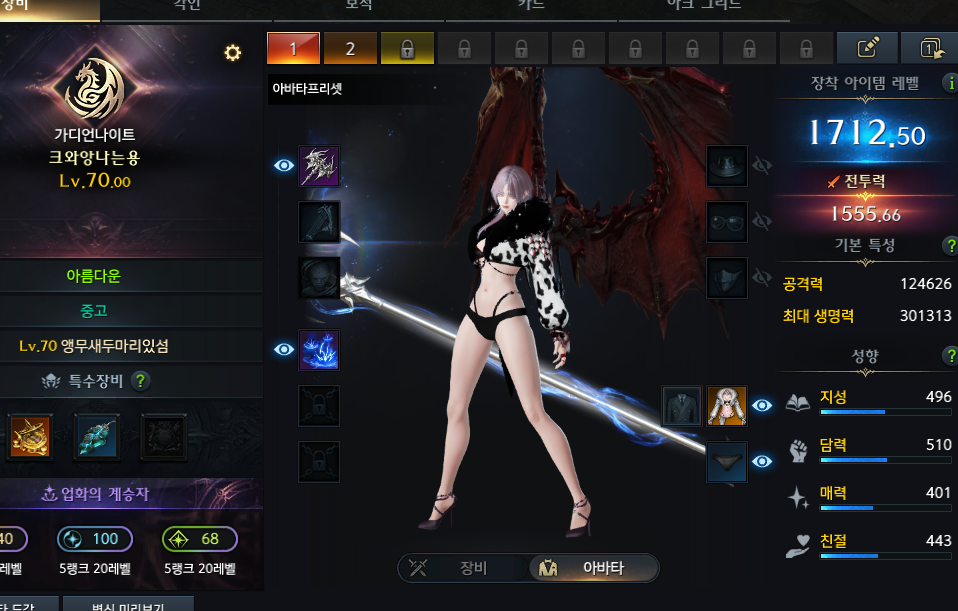958x611 pixels.
Task: Click the gold locked preset slot
Action: [407, 48]
